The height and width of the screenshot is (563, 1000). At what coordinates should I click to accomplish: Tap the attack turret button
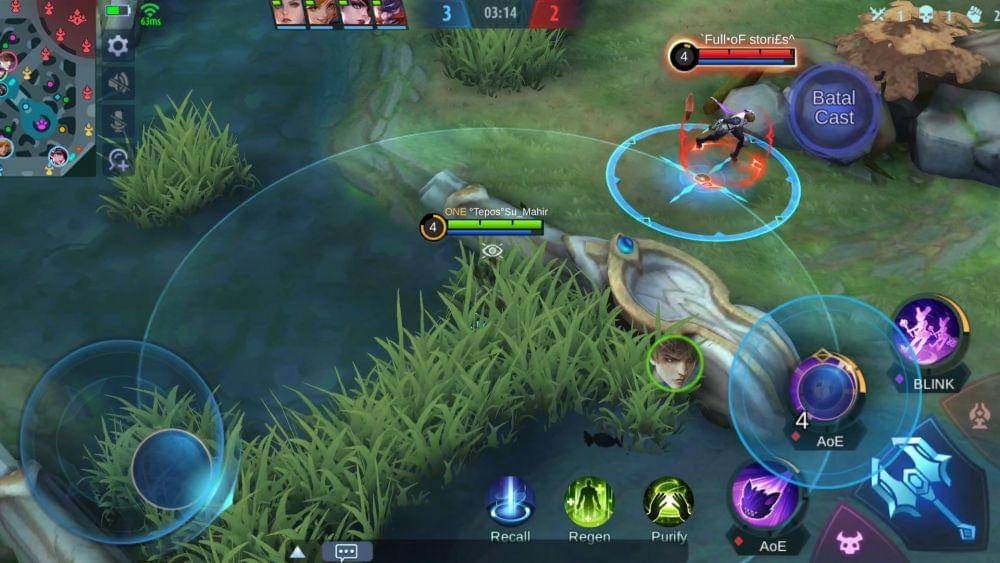click(x=981, y=416)
